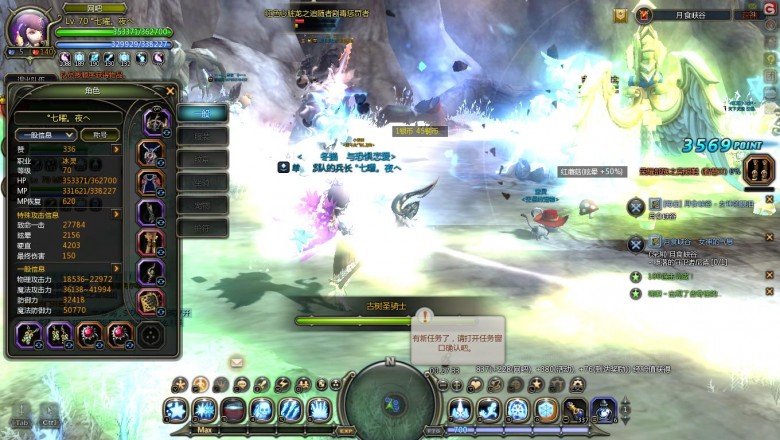780x440 pixels.
Task: Activate the red cauldron skill
Action: tap(234, 410)
